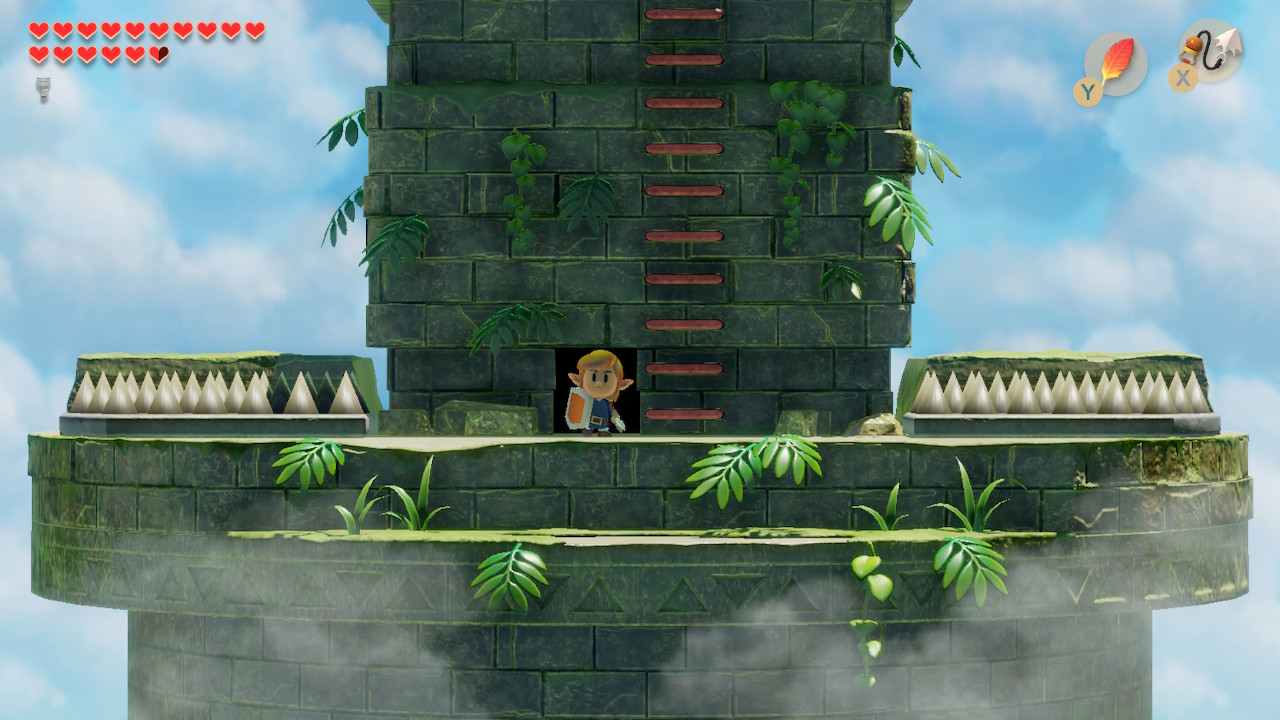Click the small key icon under the hearts
The image size is (1280, 720).
coord(43,89)
